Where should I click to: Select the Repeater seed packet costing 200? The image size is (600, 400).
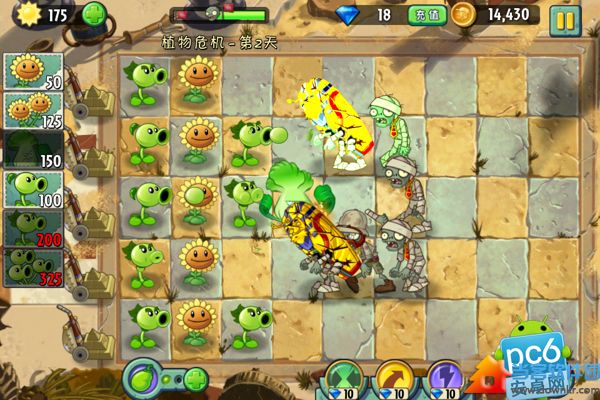pyautogui.click(x=33, y=227)
